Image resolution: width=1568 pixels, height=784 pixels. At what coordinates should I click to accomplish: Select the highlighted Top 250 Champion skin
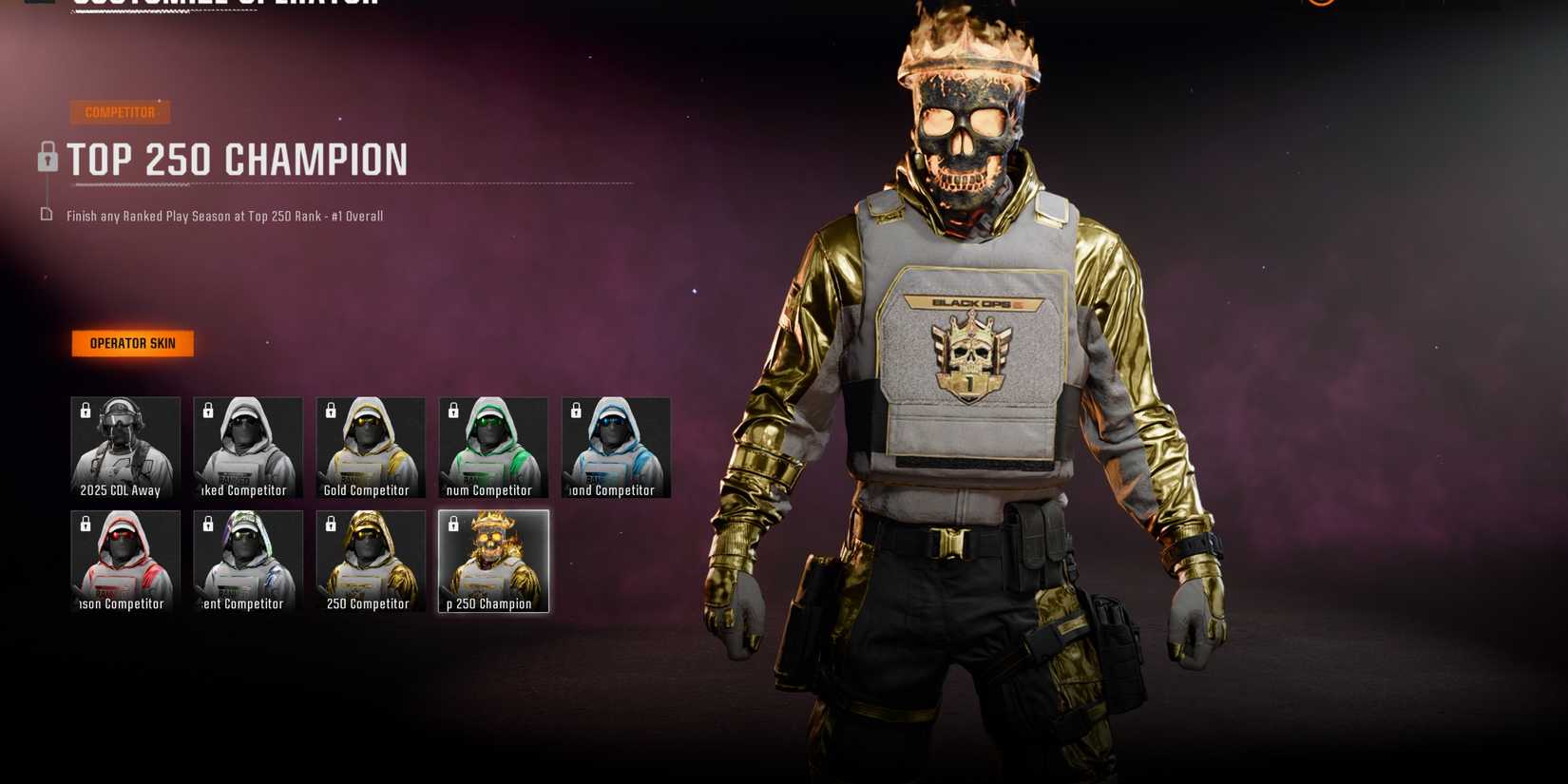coord(492,561)
